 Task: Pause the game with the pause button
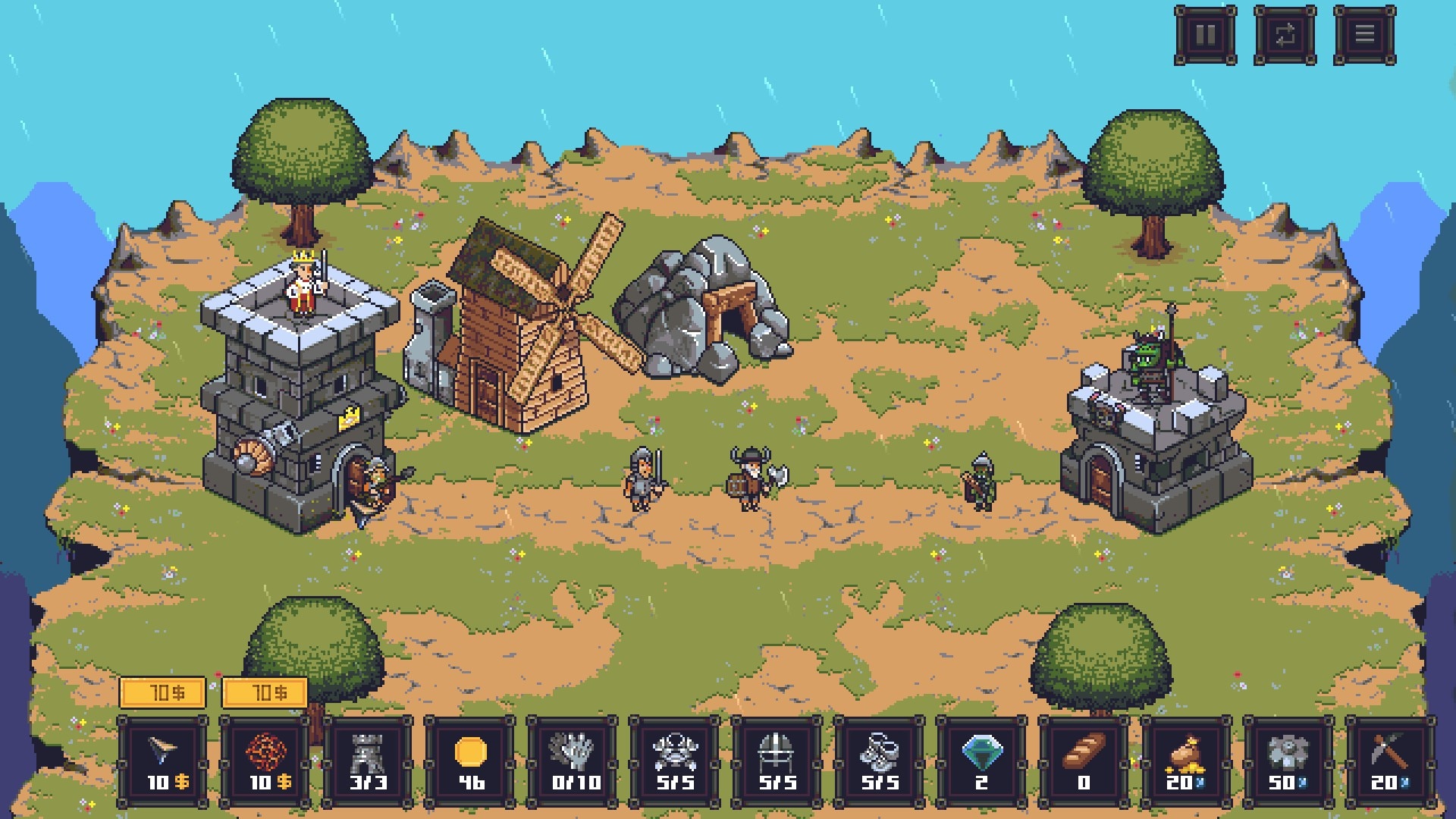pos(1205,35)
